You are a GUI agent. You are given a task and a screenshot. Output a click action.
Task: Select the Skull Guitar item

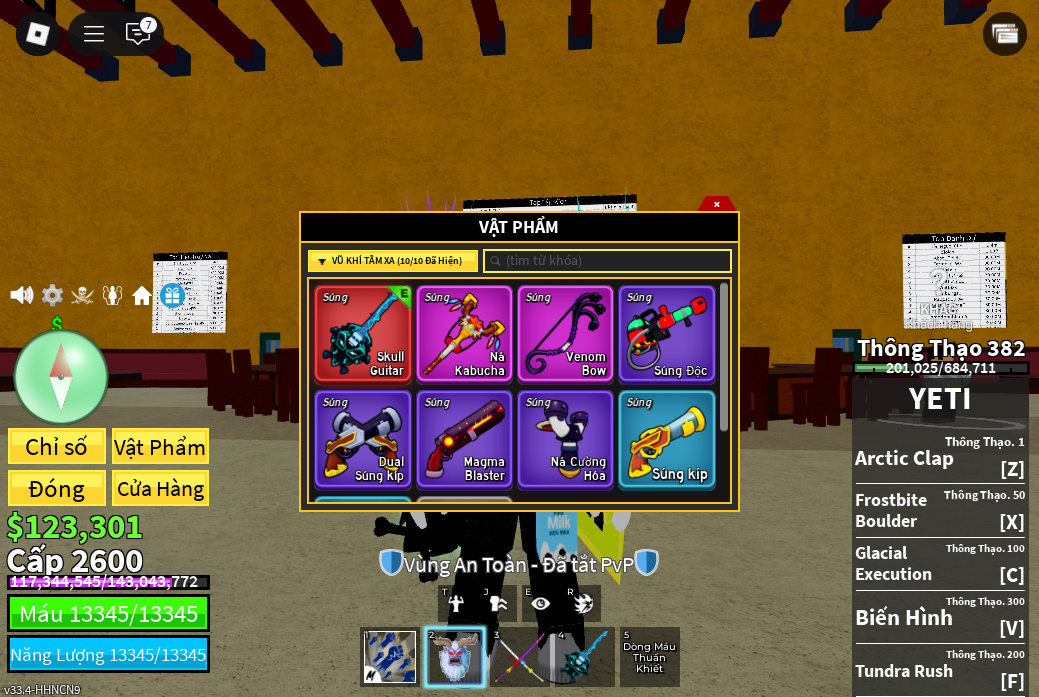pyautogui.click(x=363, y=334)
